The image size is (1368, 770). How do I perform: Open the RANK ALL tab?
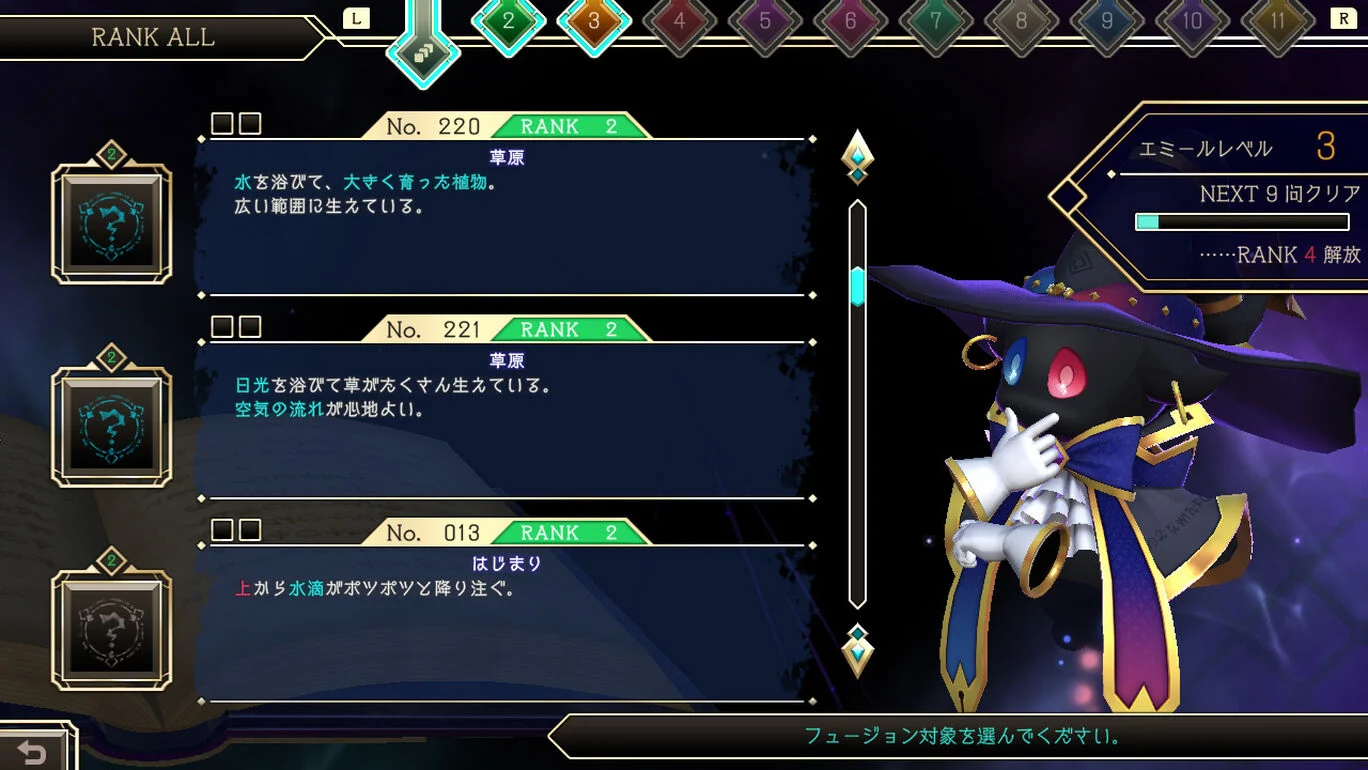(x=153, y=38)
